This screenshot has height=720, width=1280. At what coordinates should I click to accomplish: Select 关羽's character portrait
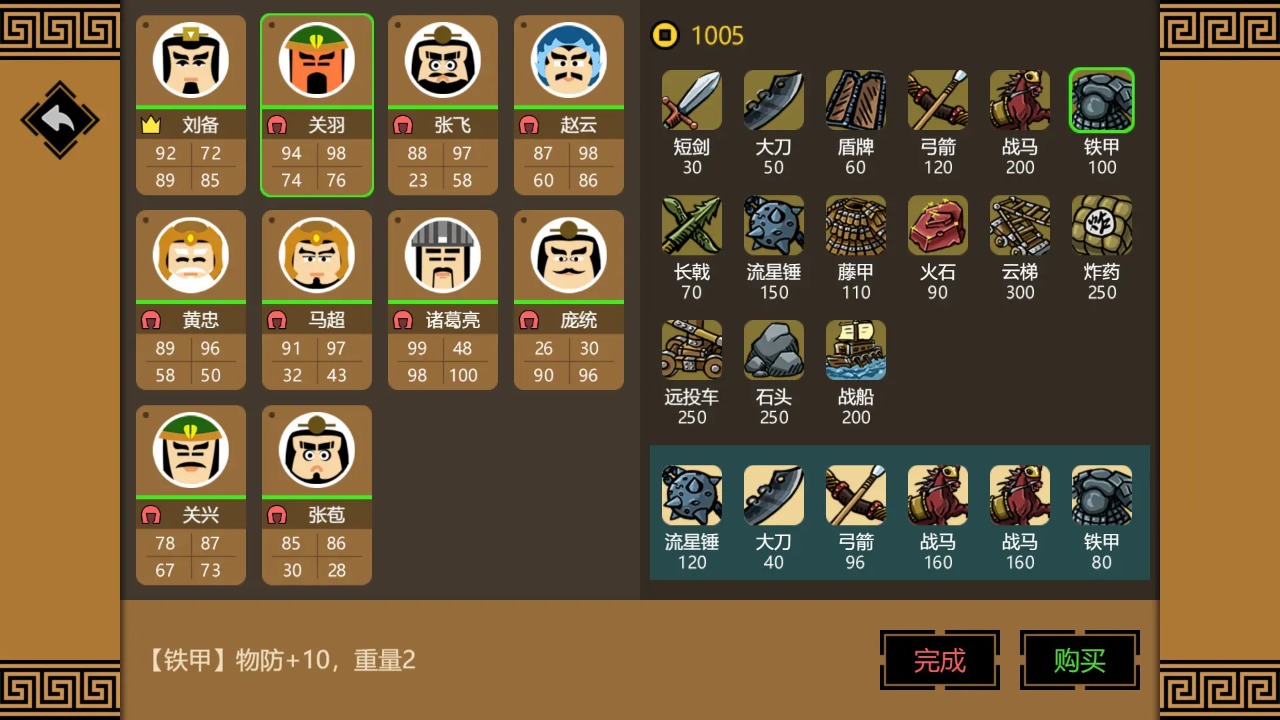click(317, 60)
